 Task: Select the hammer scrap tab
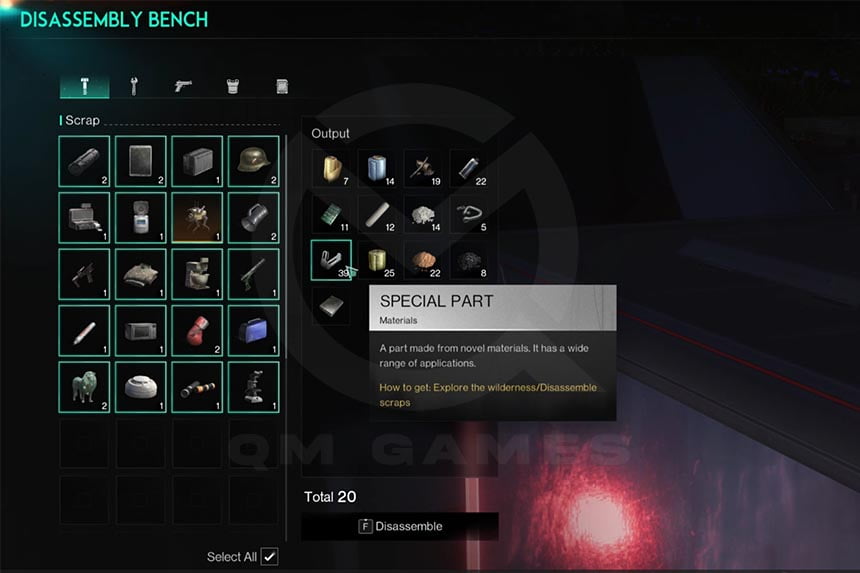click(x=84, y=86)
